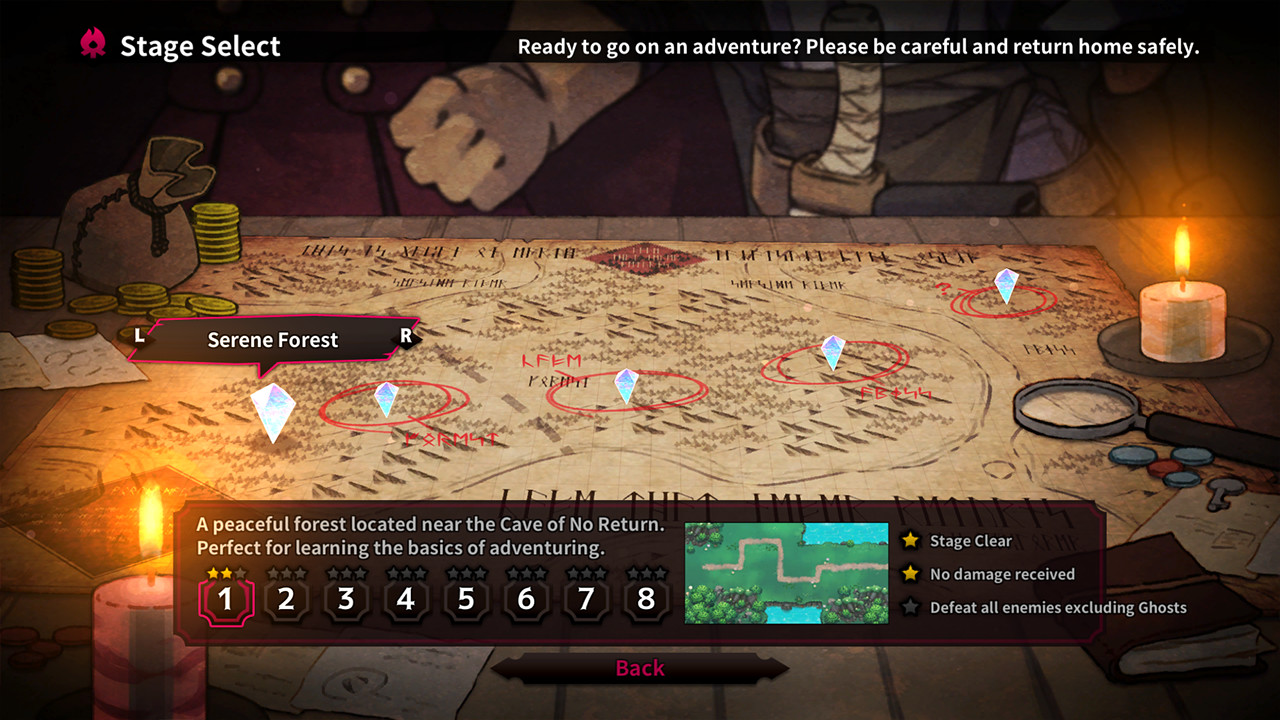The height and width of the screenshot is (720, 1280).
Task: Click the gold star next to Stage Clear
Action: (x=911, y=540)
